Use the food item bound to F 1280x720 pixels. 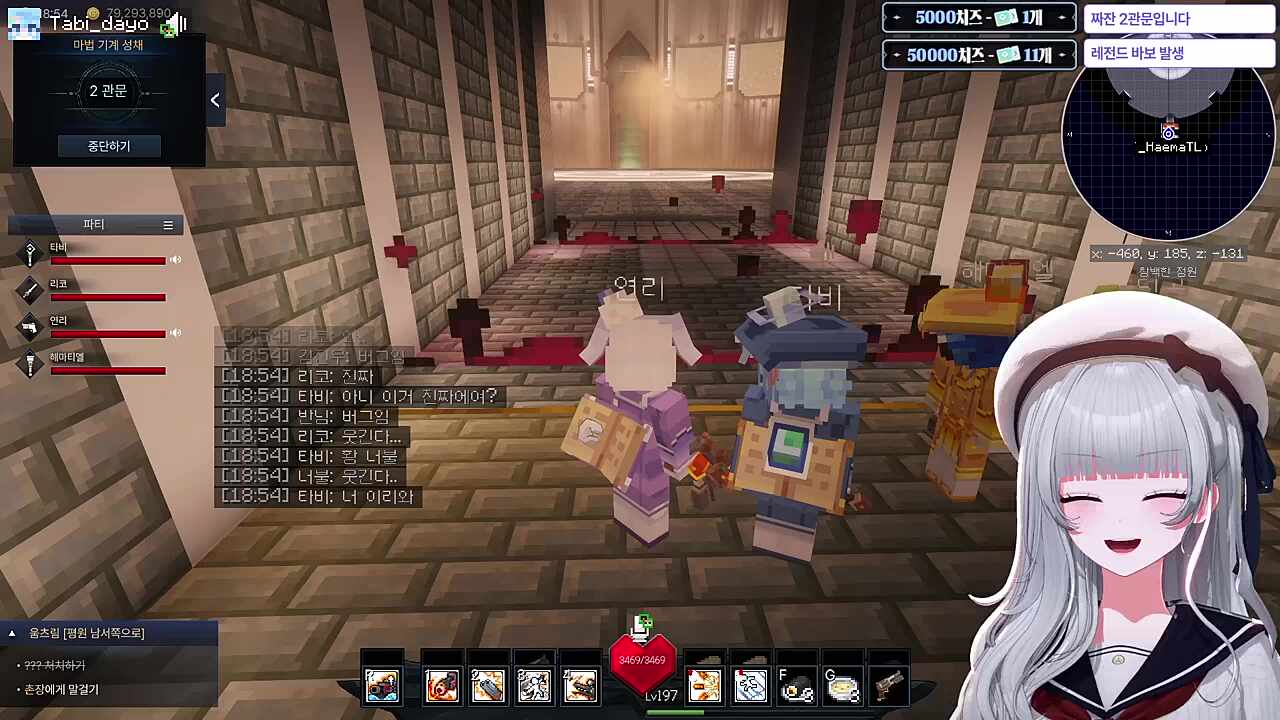[x=797, y=683]
